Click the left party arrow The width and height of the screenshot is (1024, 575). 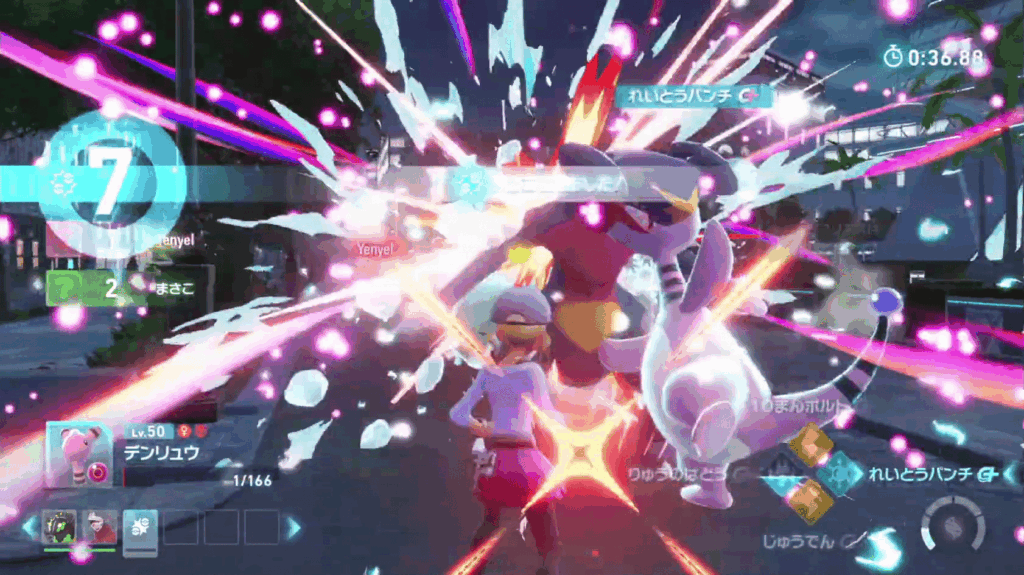[x=28, y=527]
